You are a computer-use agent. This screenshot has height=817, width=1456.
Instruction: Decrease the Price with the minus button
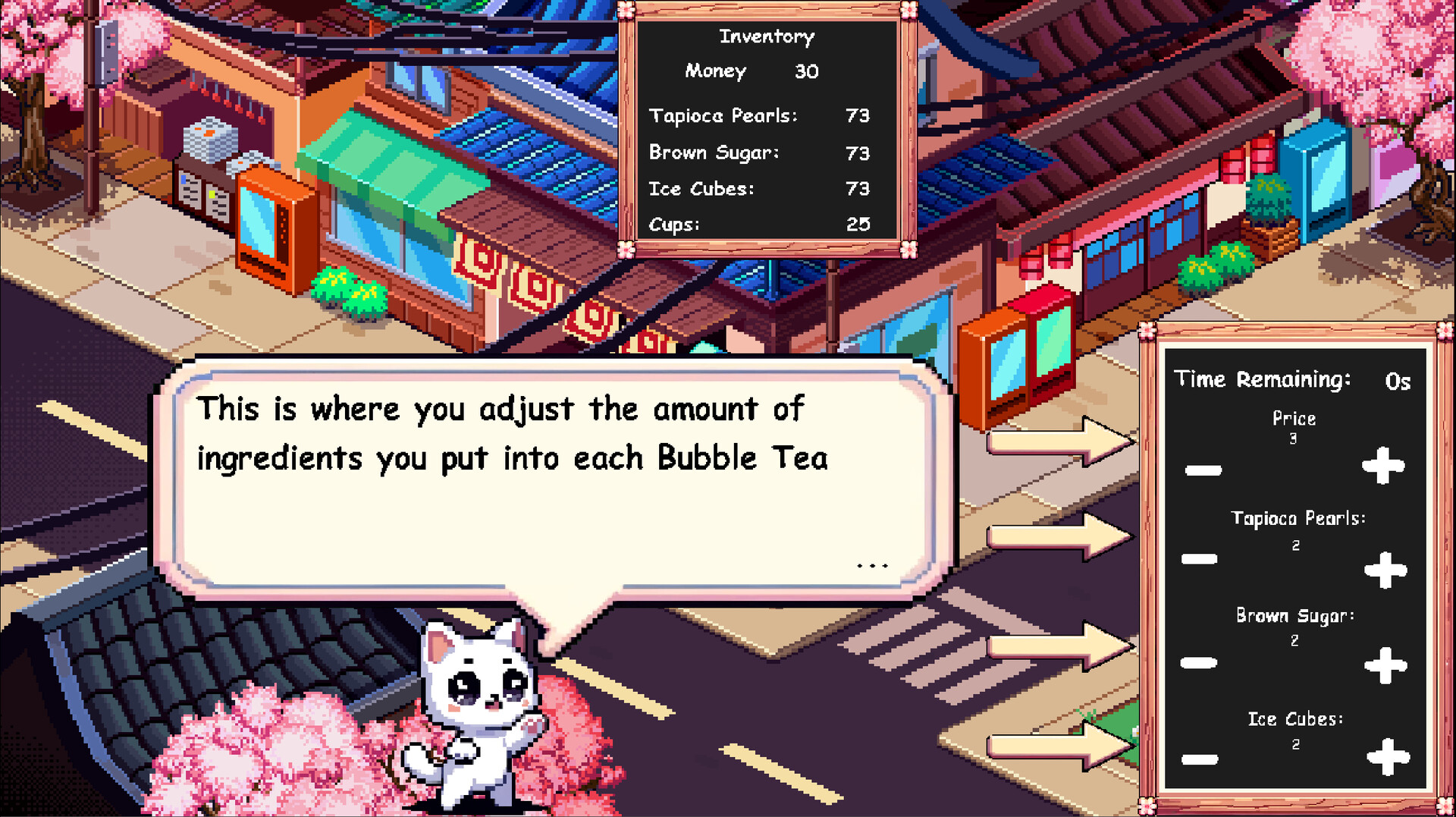1203,470
